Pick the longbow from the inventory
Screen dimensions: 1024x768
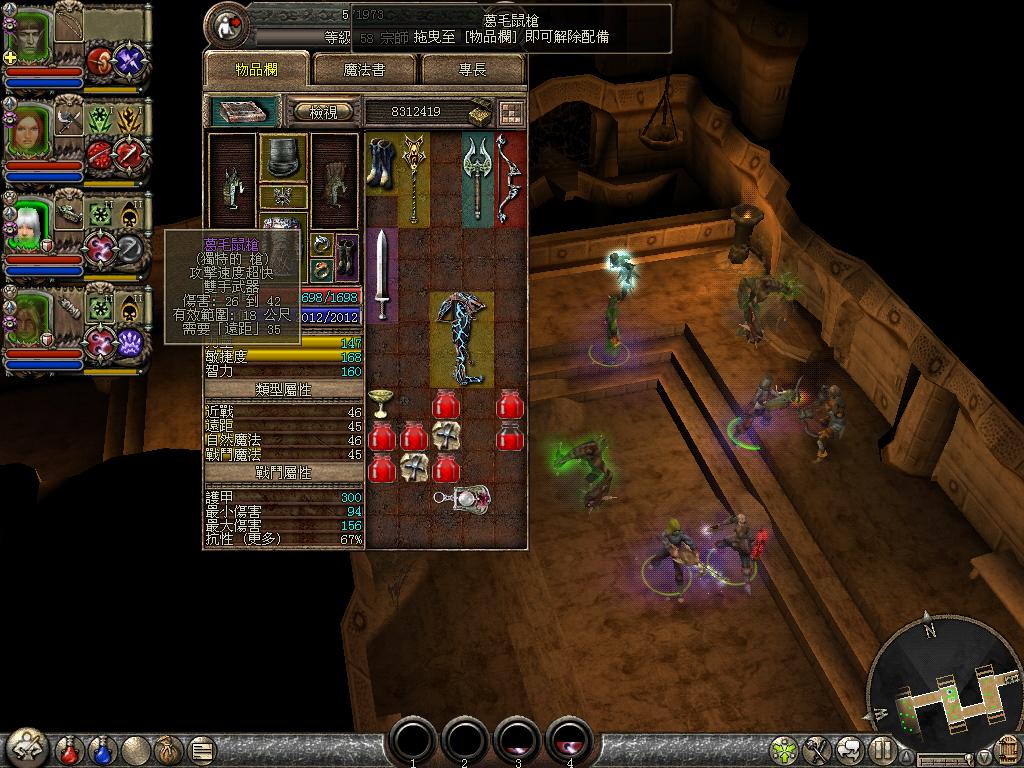(508, 178)
